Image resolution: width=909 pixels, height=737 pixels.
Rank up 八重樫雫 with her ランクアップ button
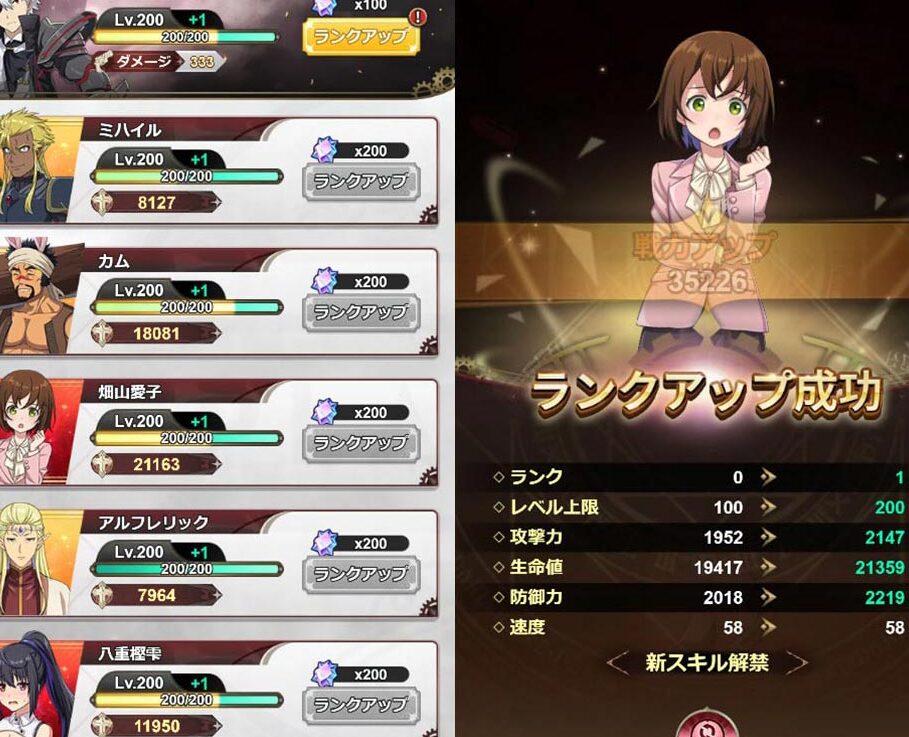[x=360, y=705]
